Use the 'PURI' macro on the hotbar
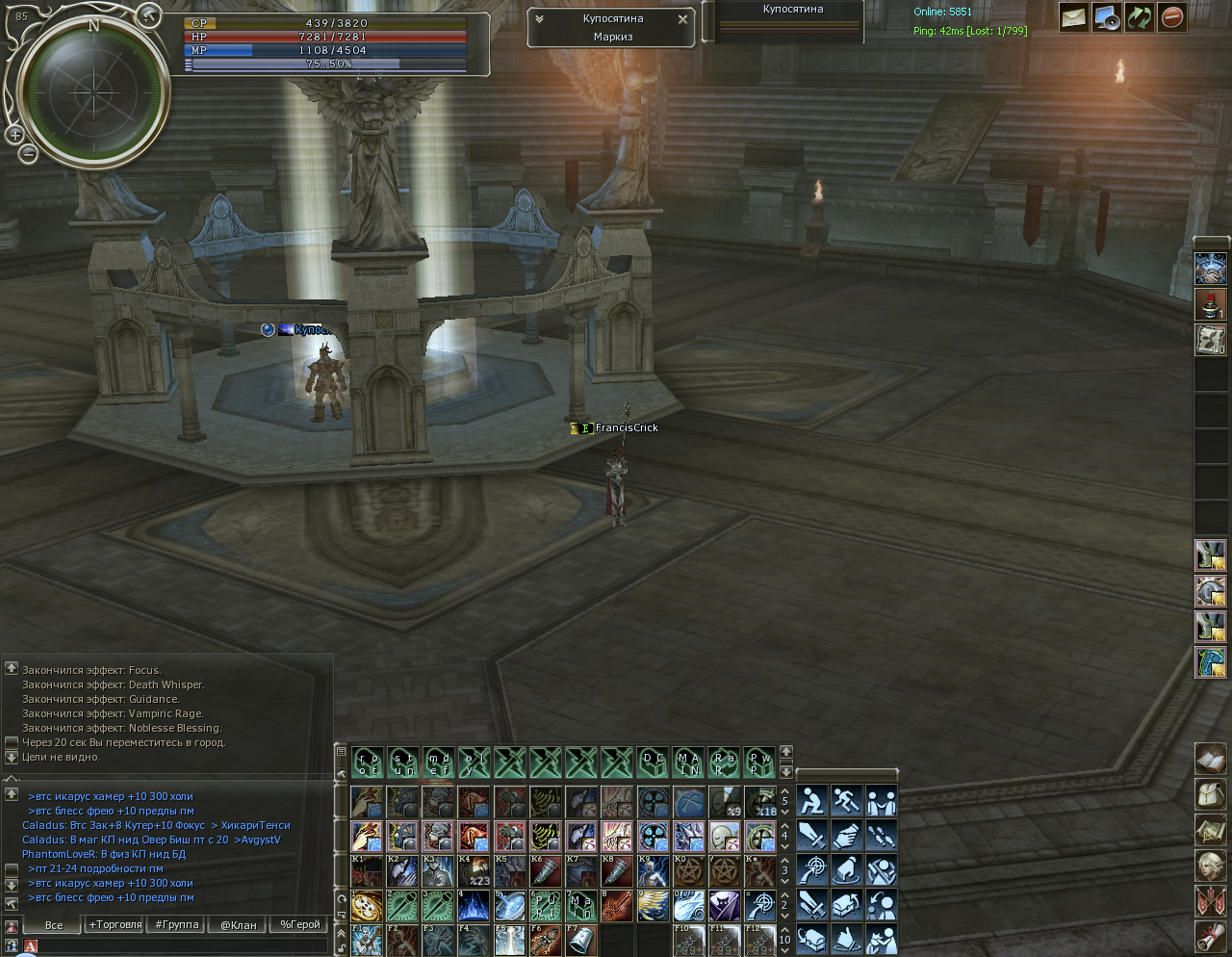 (x=546, y=906)
